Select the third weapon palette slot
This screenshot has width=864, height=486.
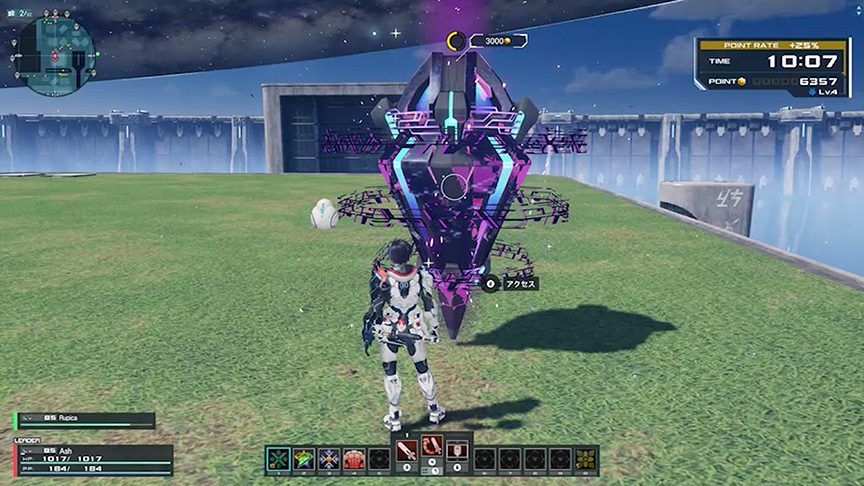point(457,448)
